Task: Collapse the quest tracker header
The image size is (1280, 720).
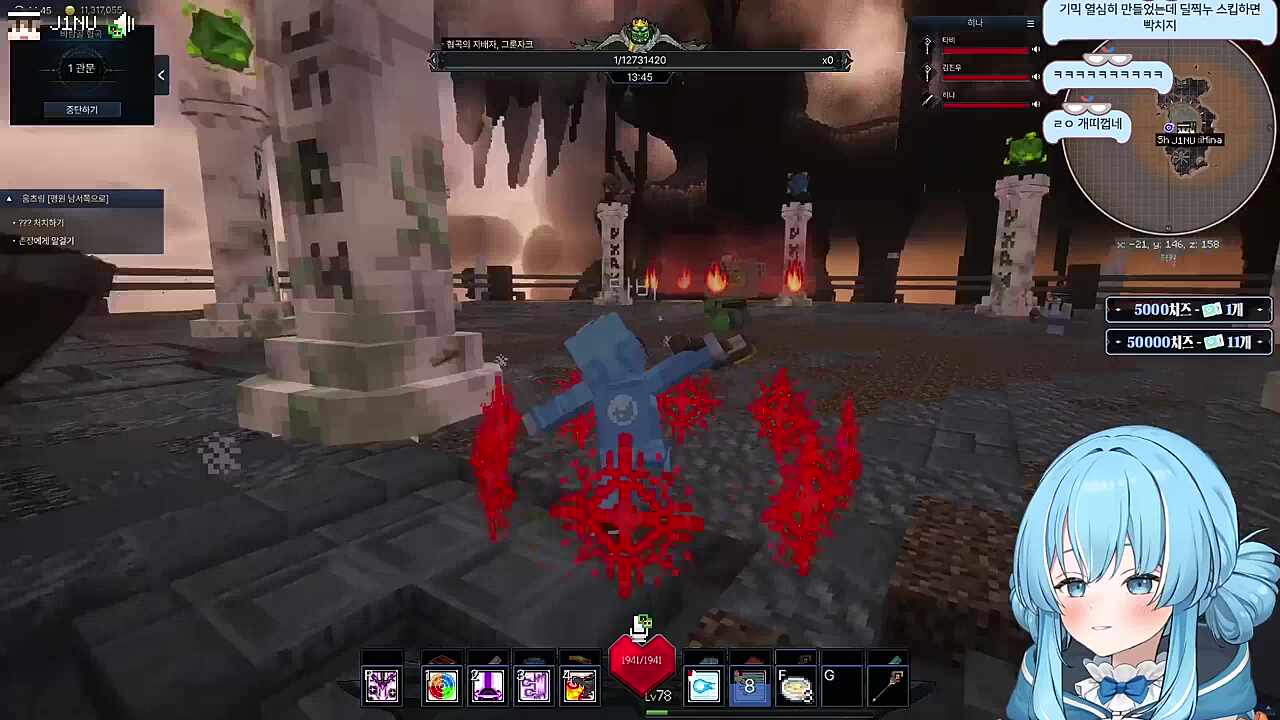Action: click(x=9, y=199)
